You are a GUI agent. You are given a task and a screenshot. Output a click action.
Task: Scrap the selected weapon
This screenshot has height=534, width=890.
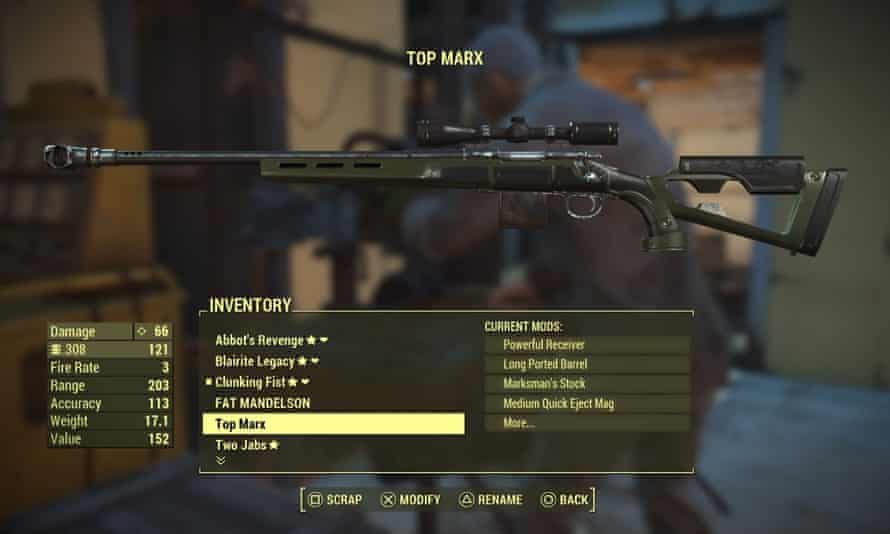[336, 498]
